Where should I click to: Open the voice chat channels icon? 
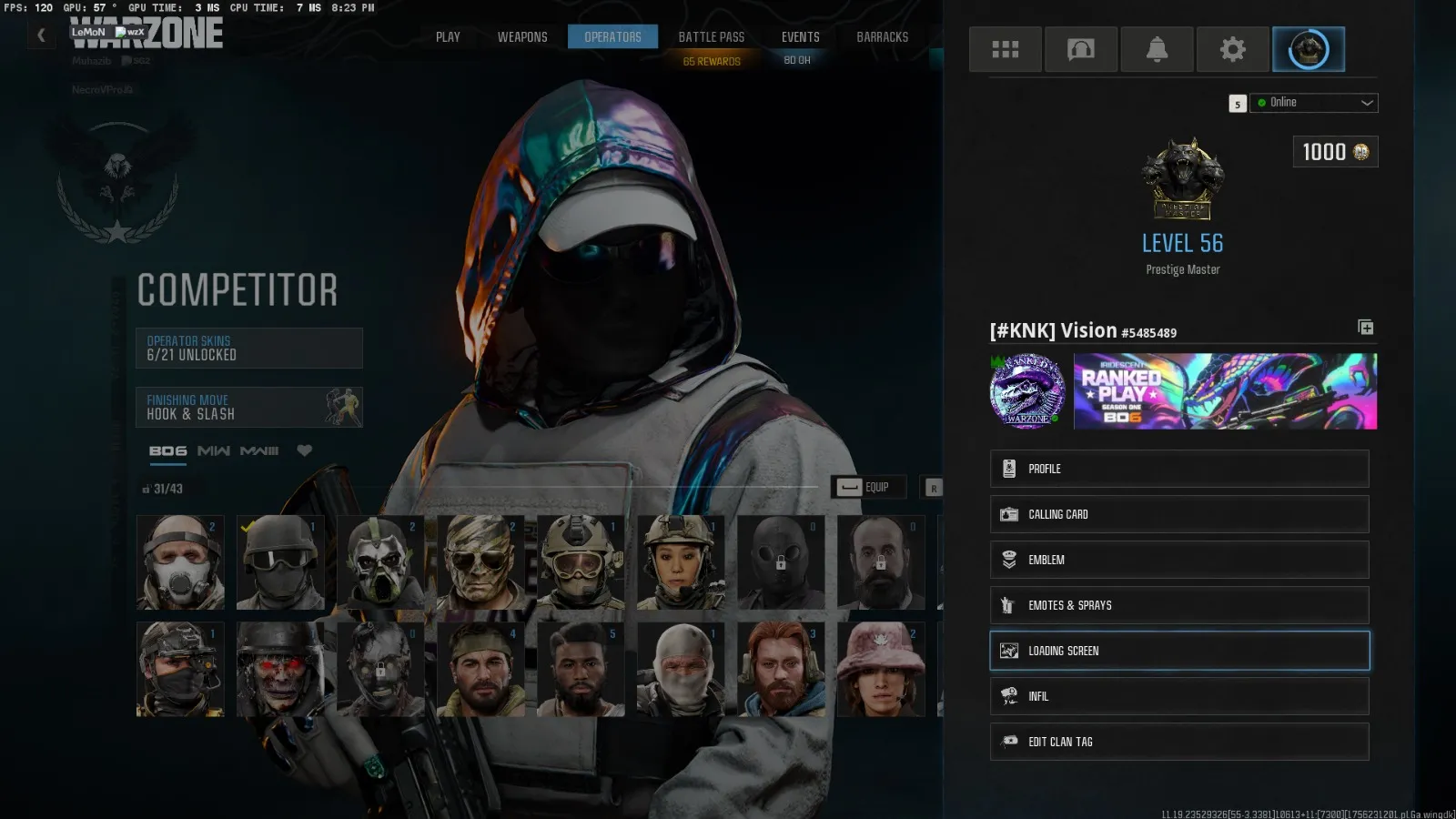pos(1081,49)
